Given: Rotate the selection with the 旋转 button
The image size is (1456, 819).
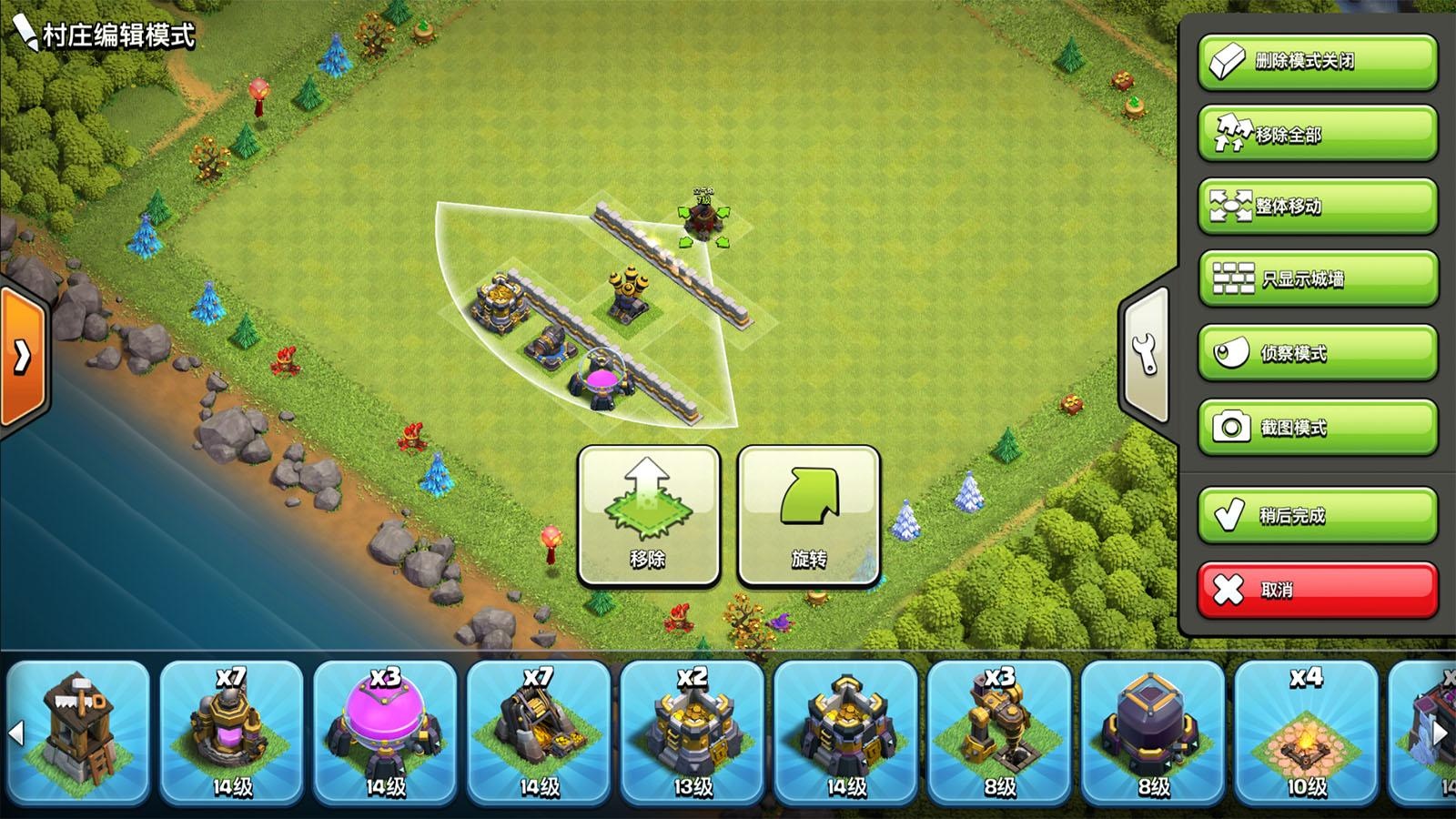Looking at the screenshot, I should tap(808, 516).
